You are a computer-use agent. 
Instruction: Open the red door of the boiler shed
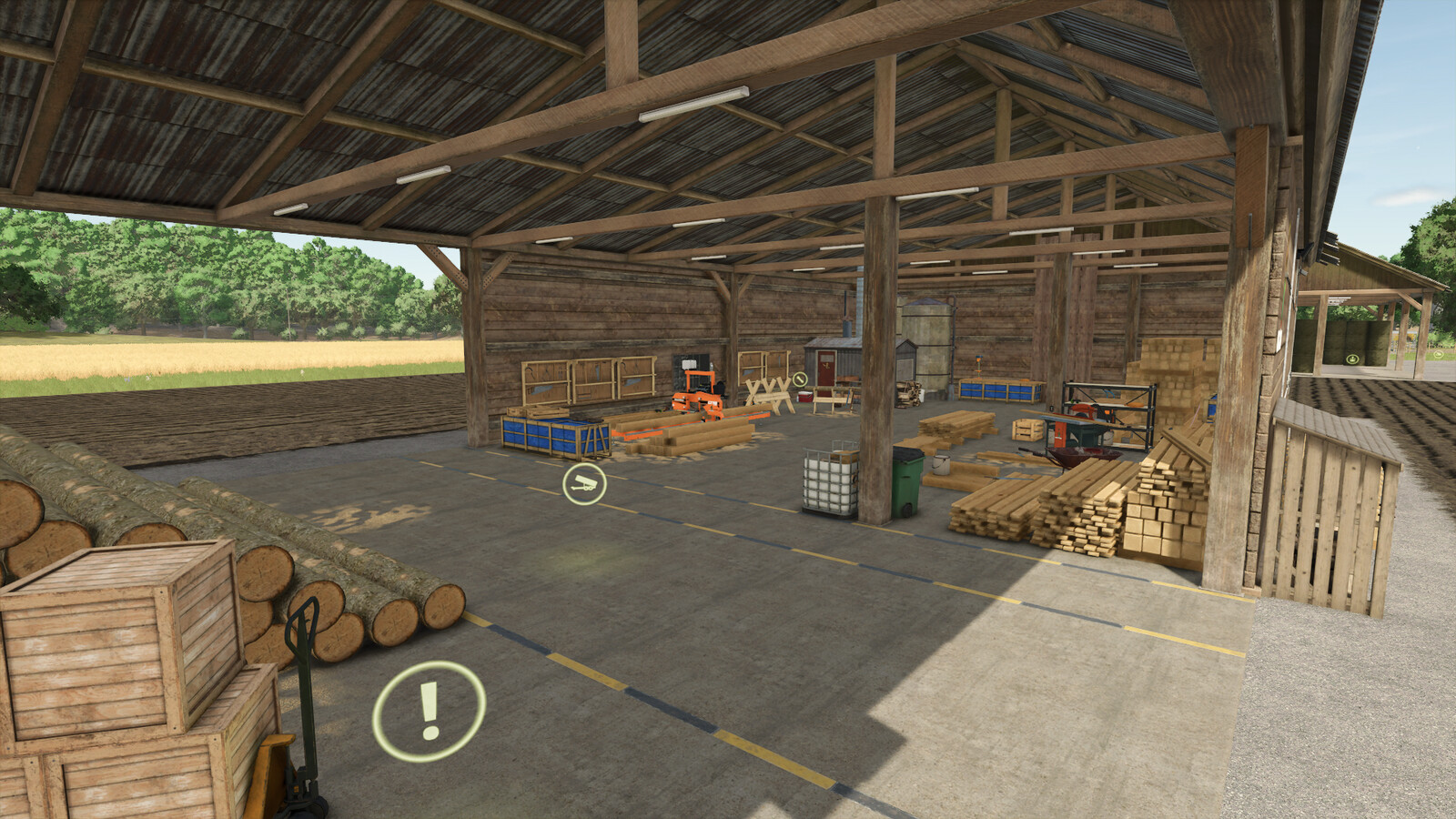pyautogui.click(x=826, y=368)
